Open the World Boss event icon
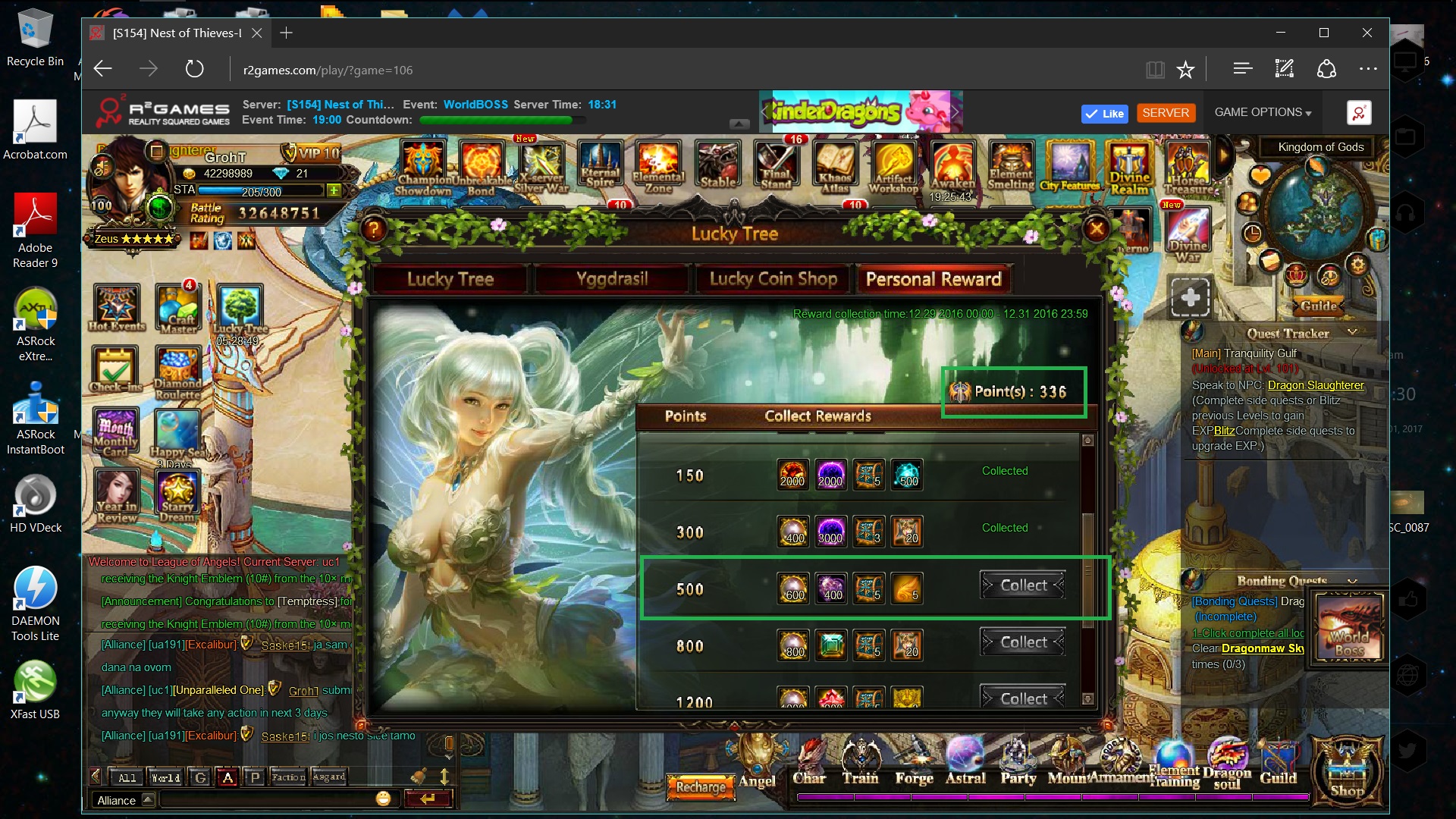 pyautogui.click(x=1349, y=626)
